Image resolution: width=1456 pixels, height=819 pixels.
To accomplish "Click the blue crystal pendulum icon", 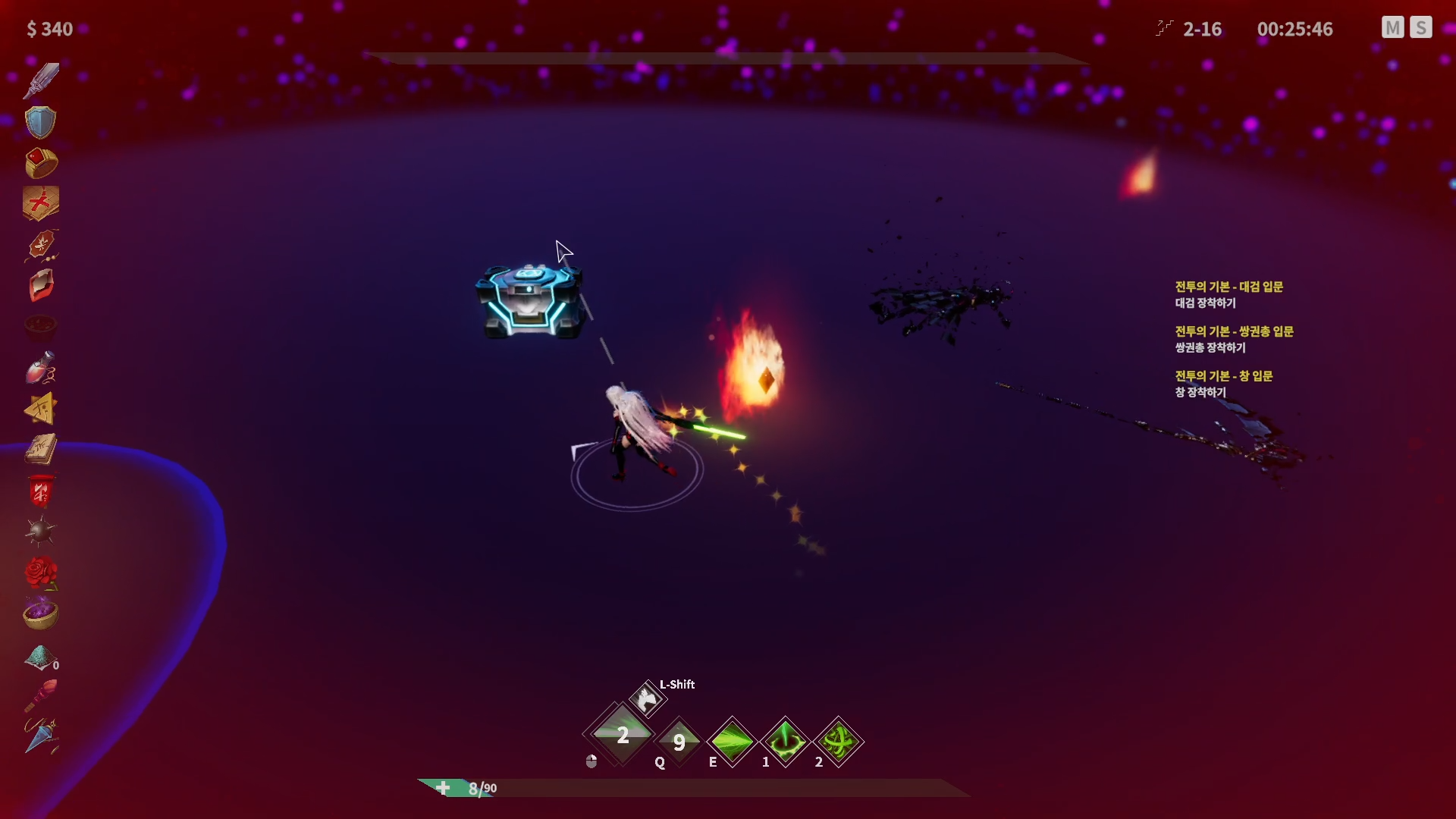I will [x=41, y=736].
